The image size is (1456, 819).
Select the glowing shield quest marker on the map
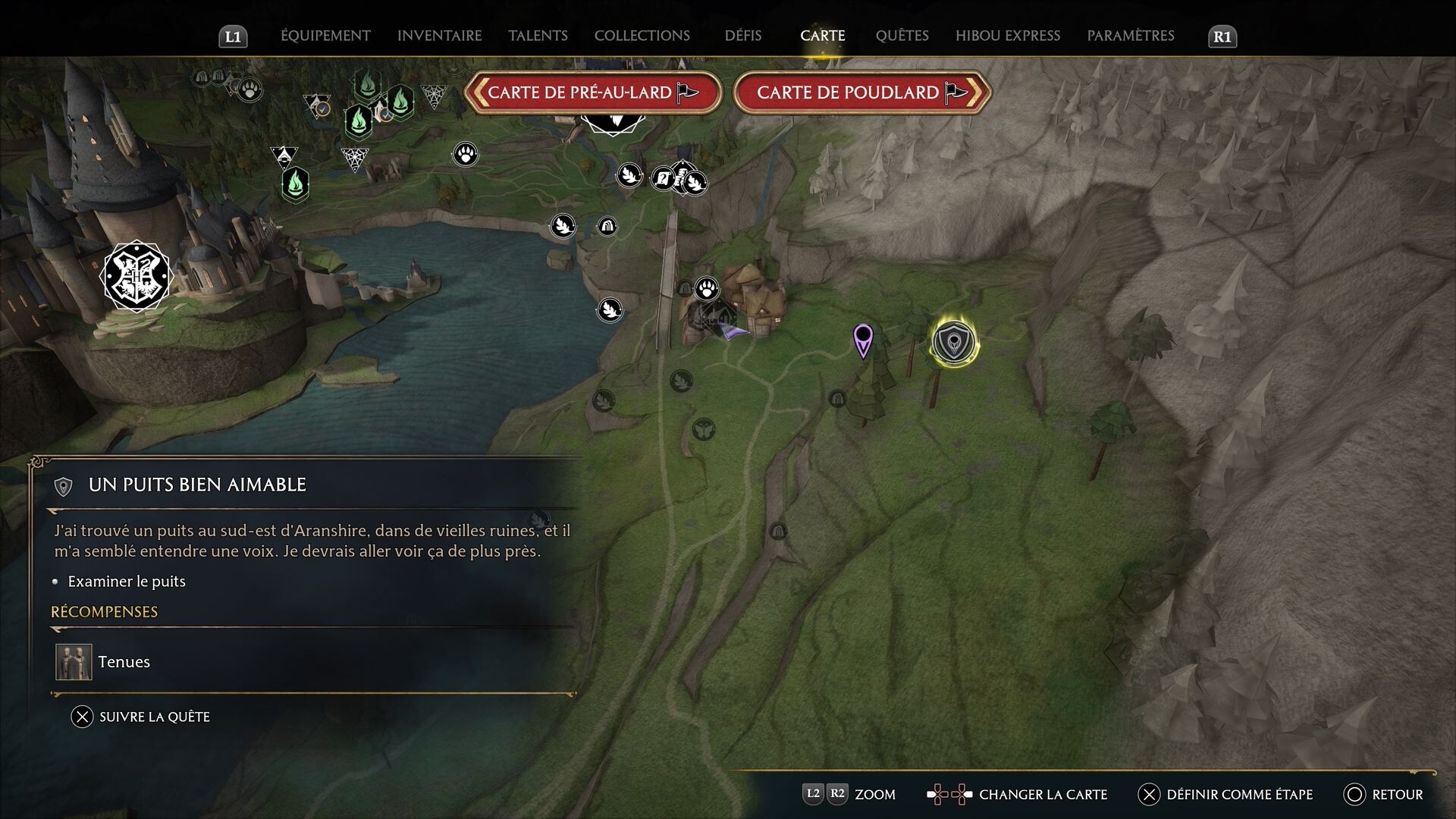pyautogui.click(x=954, y=343)
